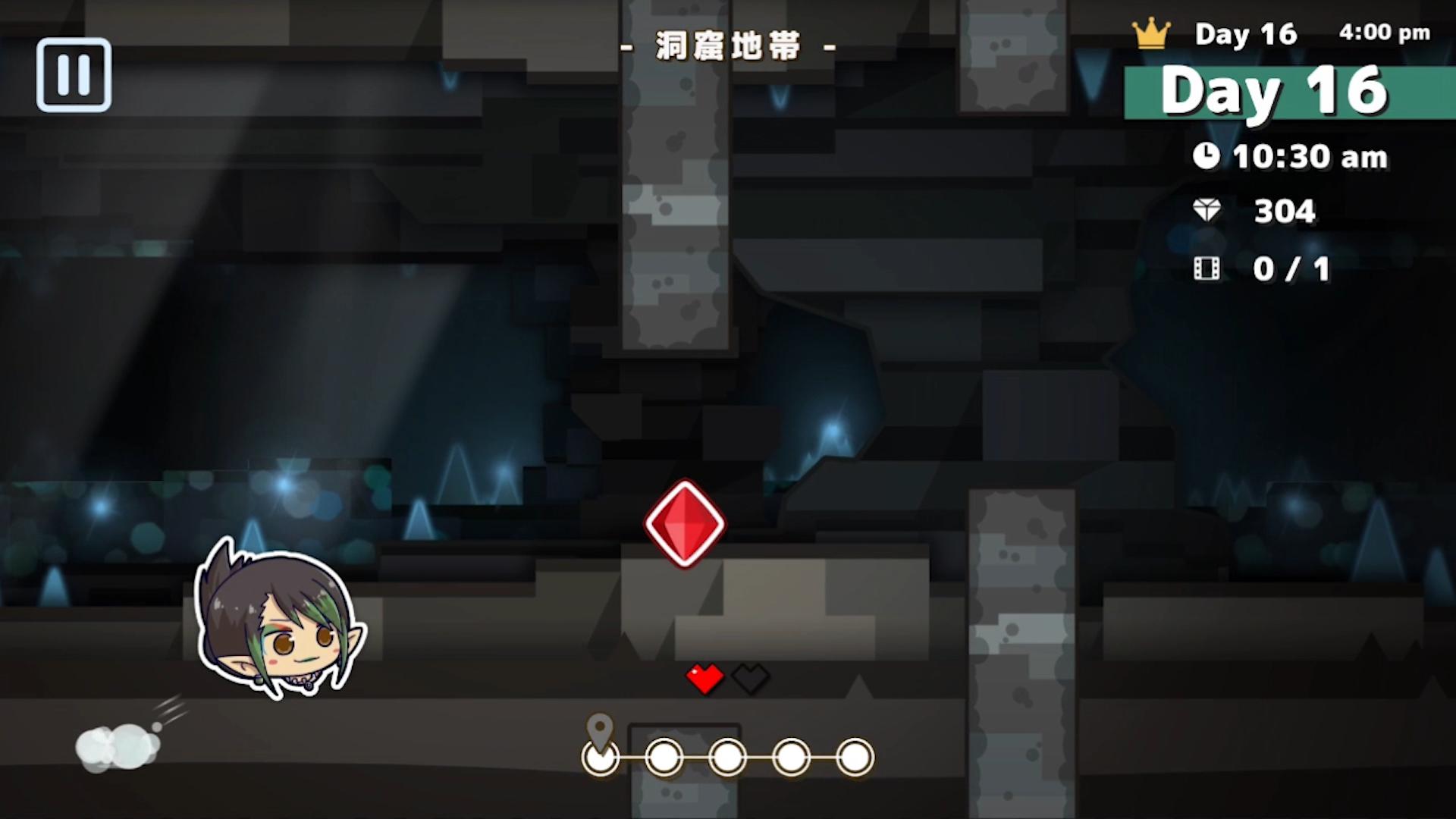Select the first checkpoint dot on the route line
Viewport: 1456px width, 819px height.
click(x=599, y=758)
